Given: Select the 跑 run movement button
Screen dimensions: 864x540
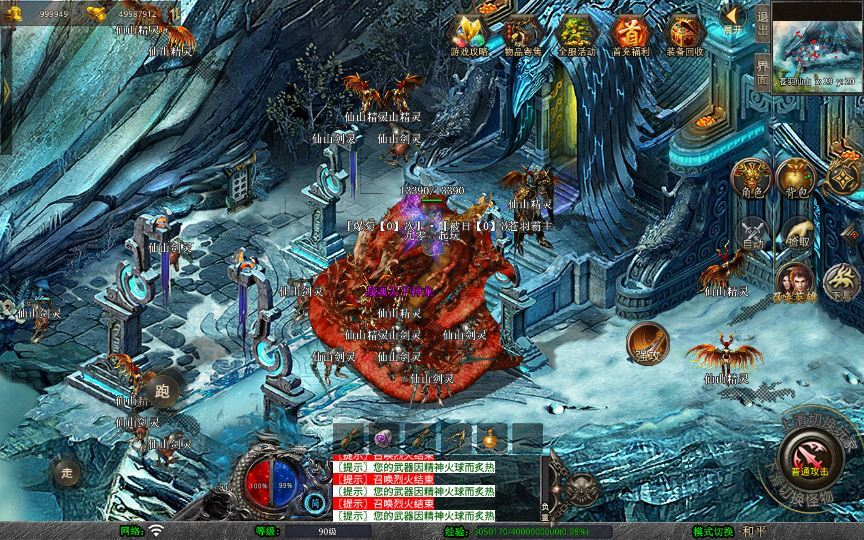Looking at the screenshot, I should pyautogui.click(x=159, y=390).
